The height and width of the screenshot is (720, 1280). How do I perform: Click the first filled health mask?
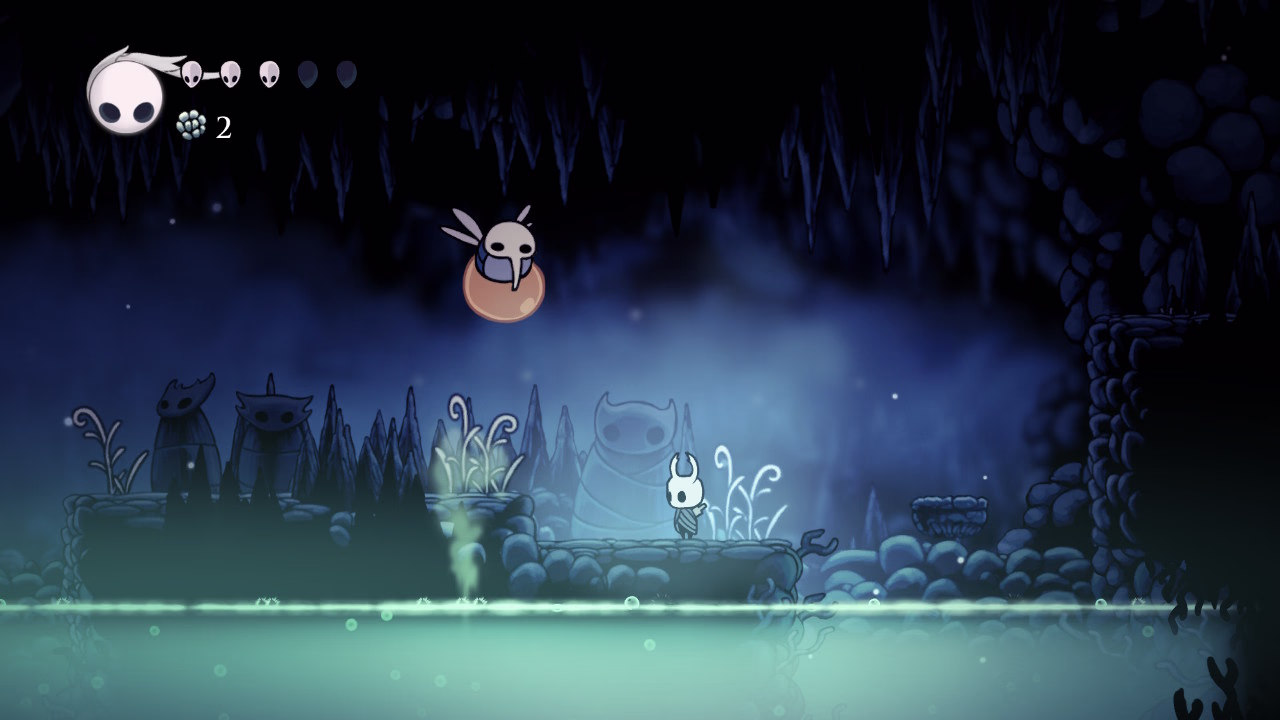[192, 73]
